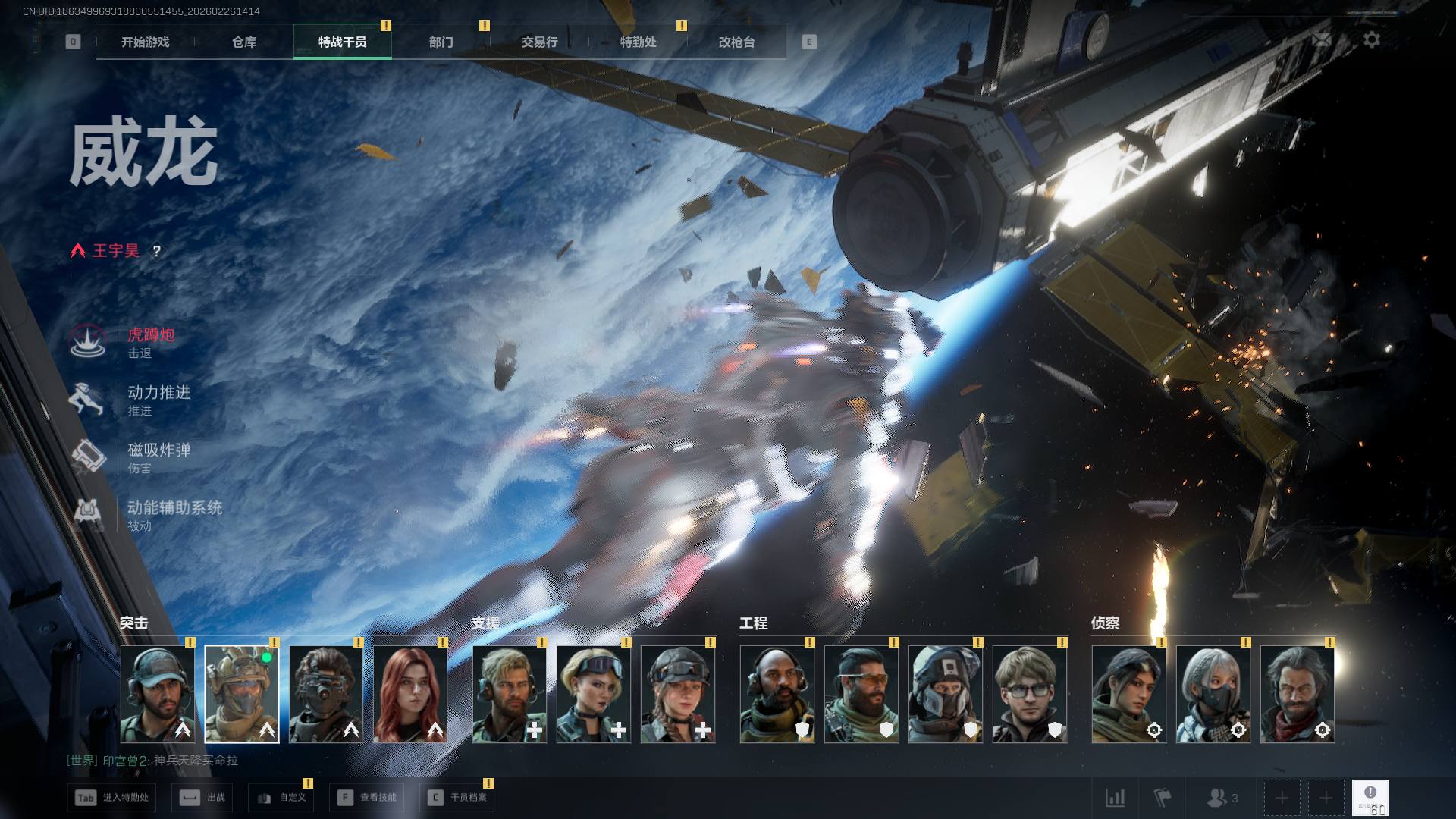Click the 自定义 button
This screenshot has height=819, width=1456.
(281, 798)
